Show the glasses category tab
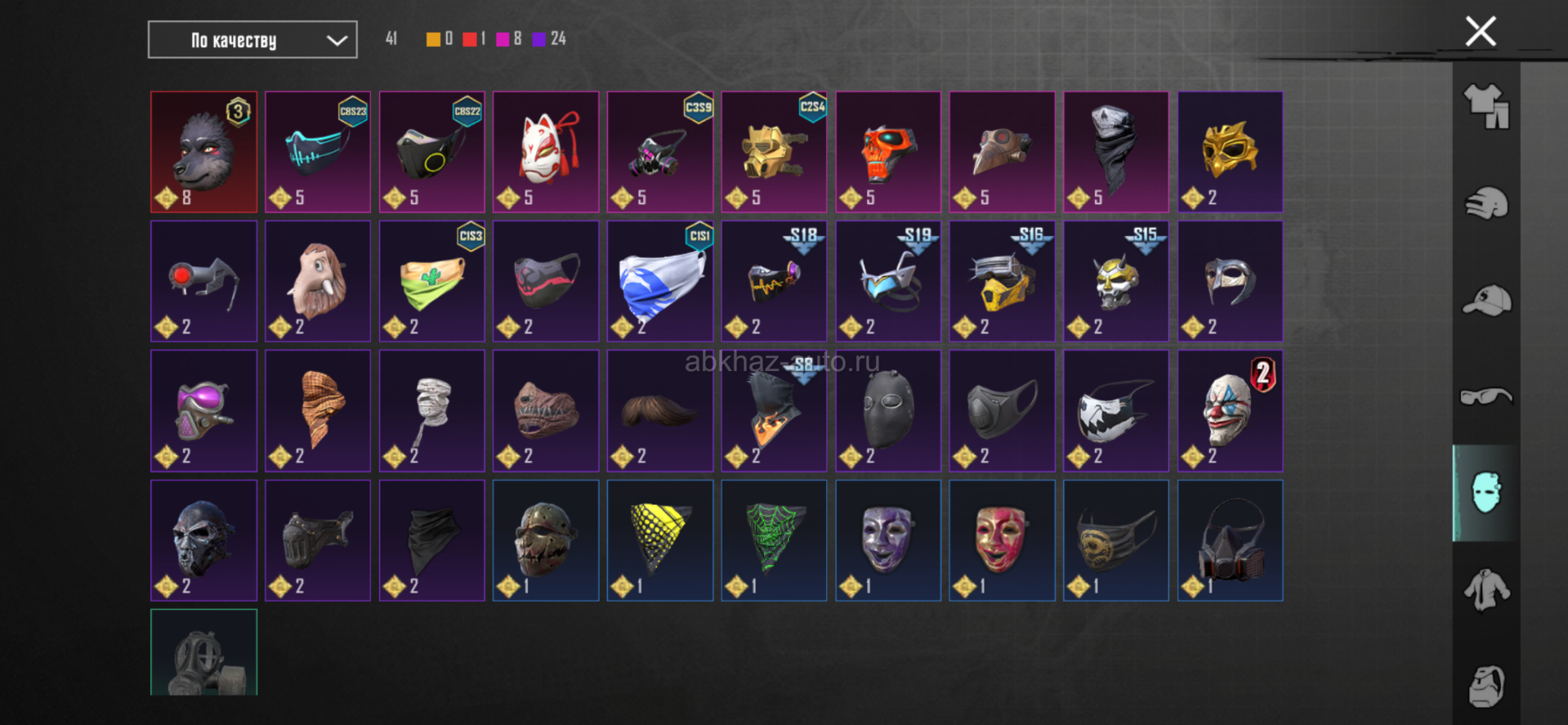The image size is (1568, 725). pos(1485,396)
